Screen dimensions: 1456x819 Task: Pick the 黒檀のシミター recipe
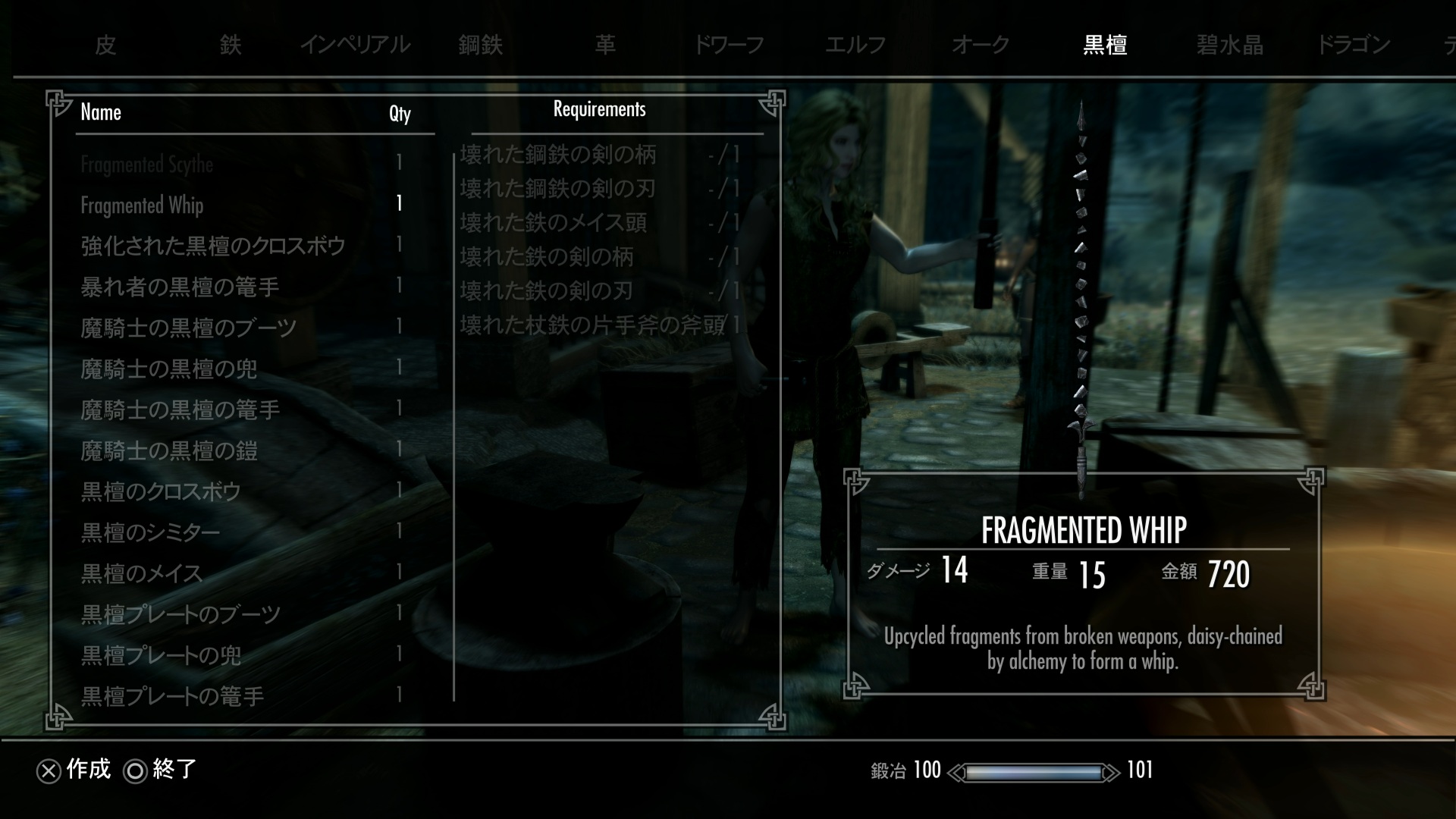(x=151, y=533)
